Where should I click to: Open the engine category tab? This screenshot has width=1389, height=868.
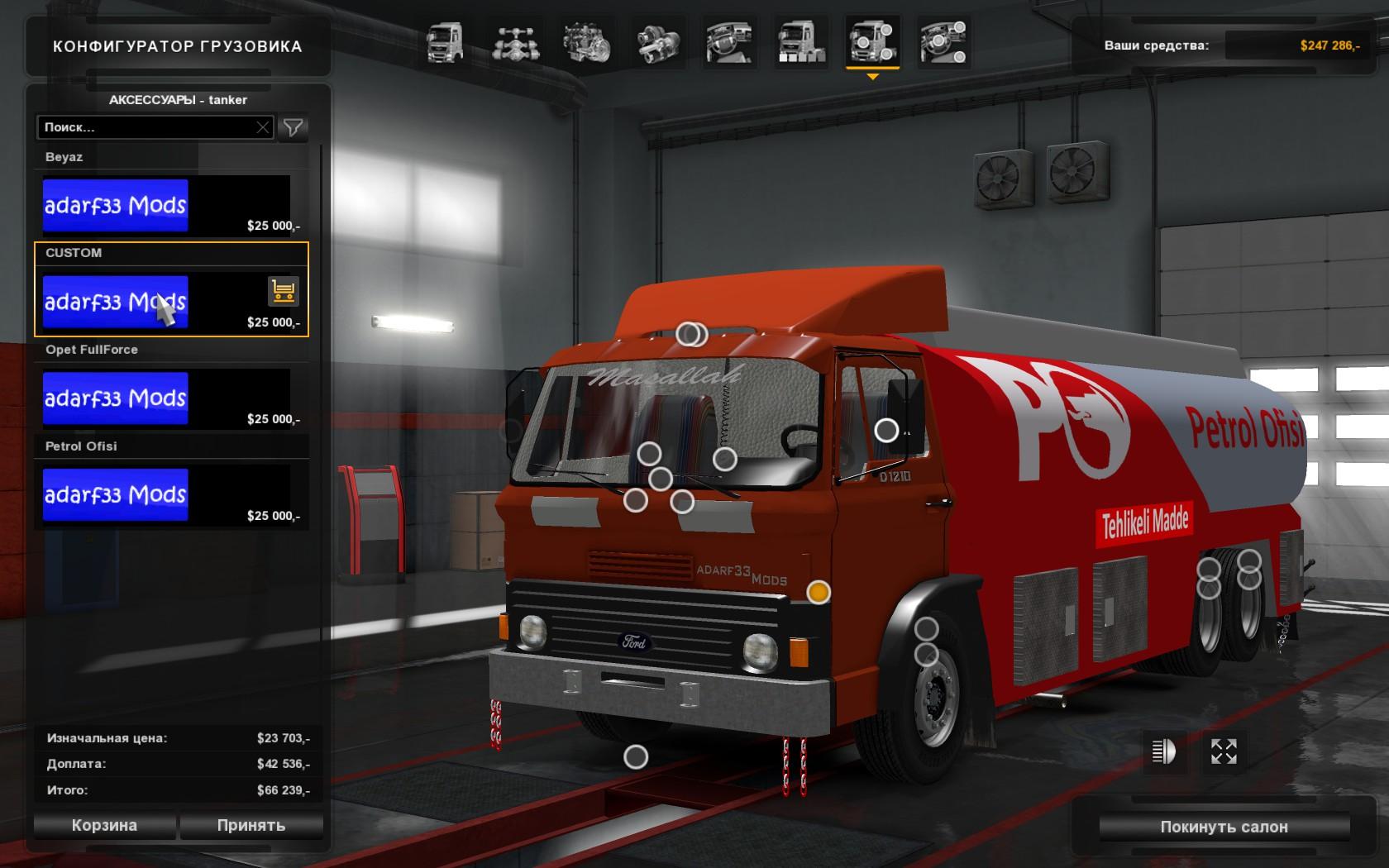(x=586, y=43)
